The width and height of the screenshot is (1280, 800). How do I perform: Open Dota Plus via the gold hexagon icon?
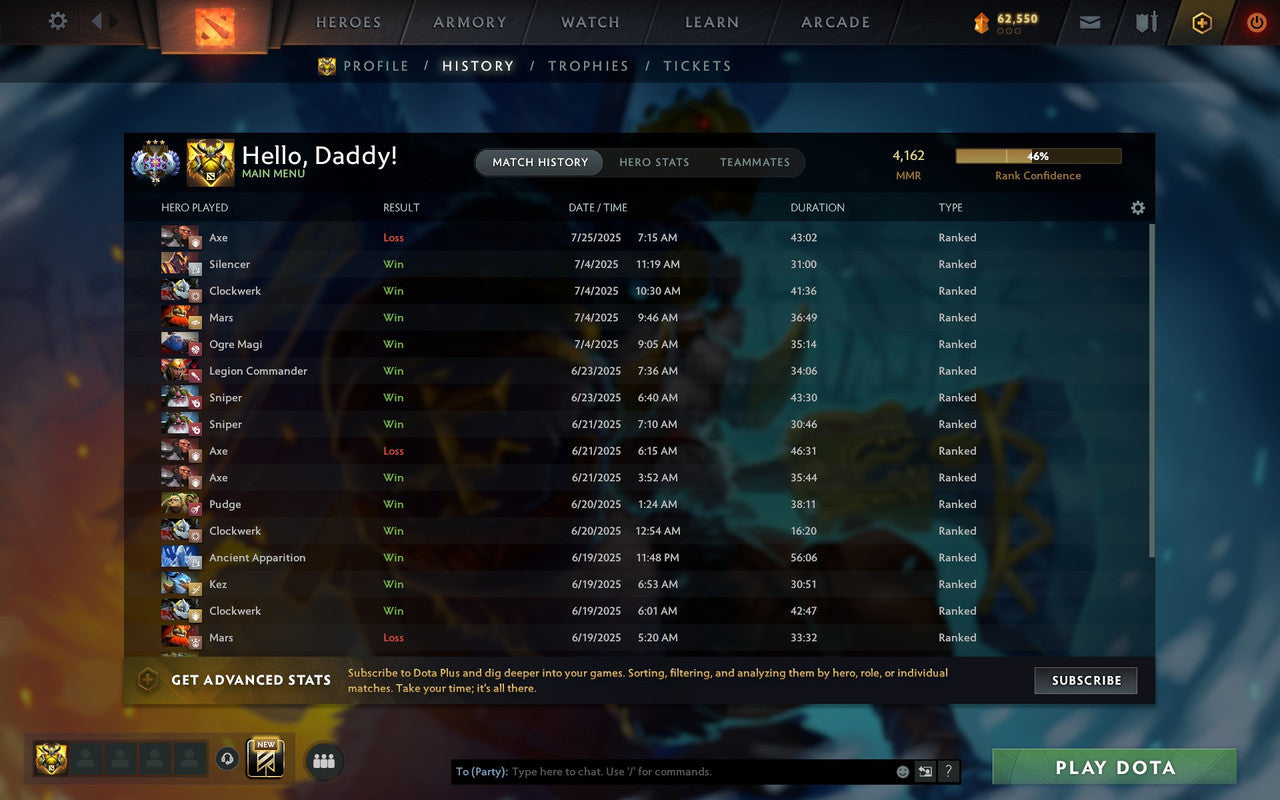[x=1201, y=22]
